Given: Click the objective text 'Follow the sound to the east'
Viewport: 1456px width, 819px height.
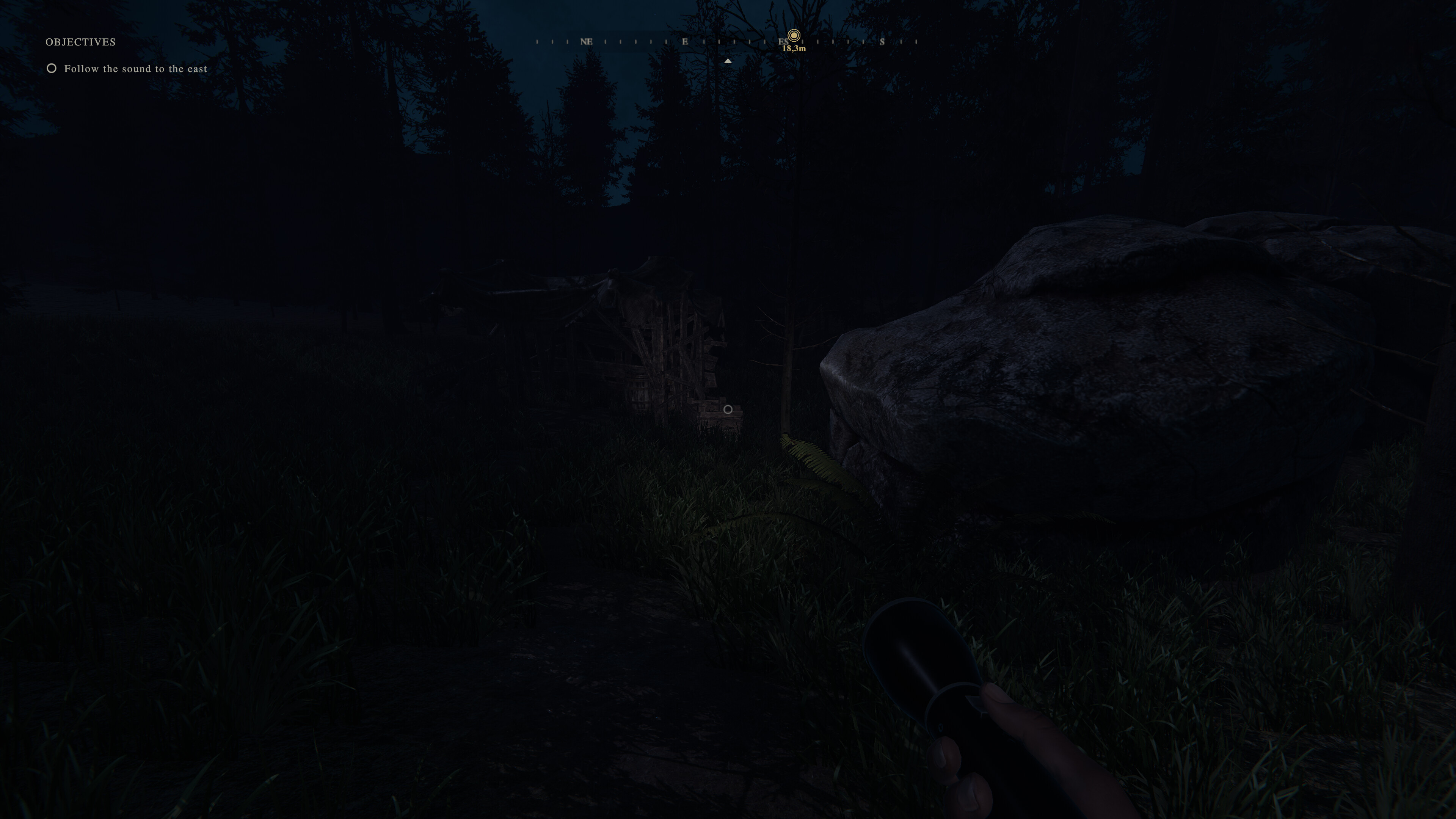Looking at the screenshot, I should click(136, 68).
